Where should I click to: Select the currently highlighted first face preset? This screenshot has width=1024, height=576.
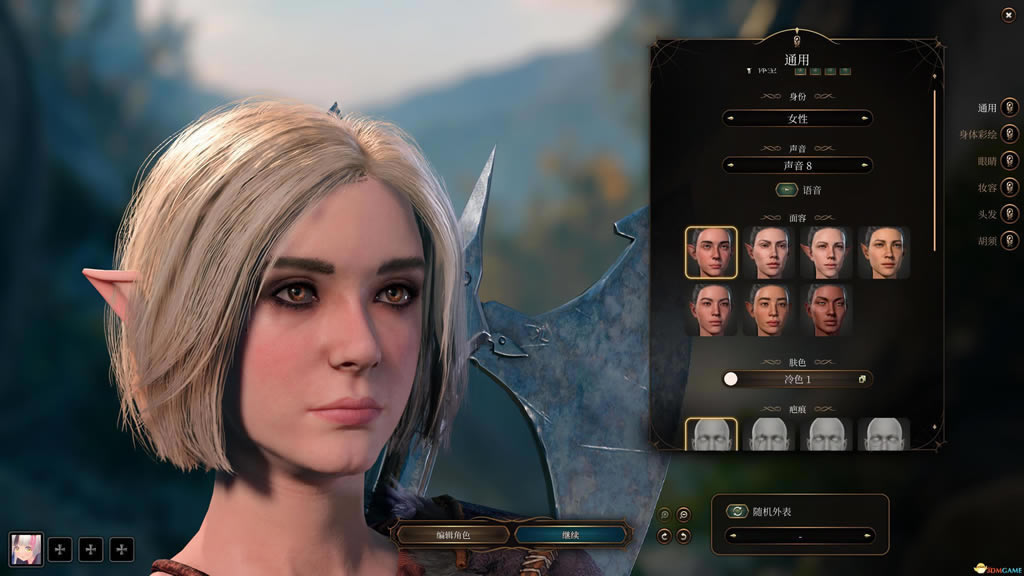coord(711,252)
